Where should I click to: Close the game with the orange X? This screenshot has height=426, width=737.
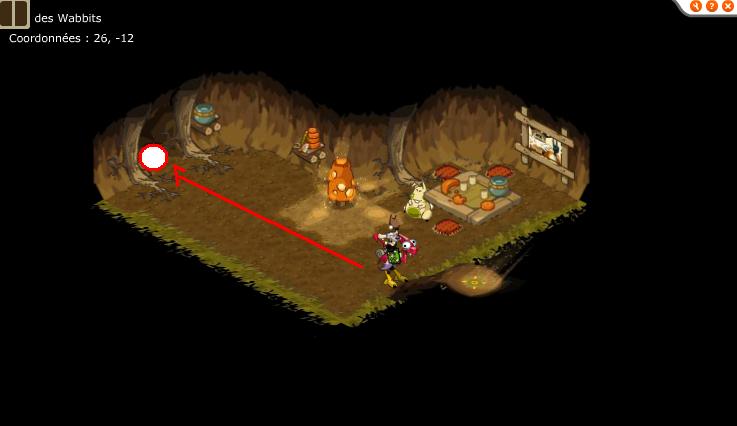pos(727,6)
